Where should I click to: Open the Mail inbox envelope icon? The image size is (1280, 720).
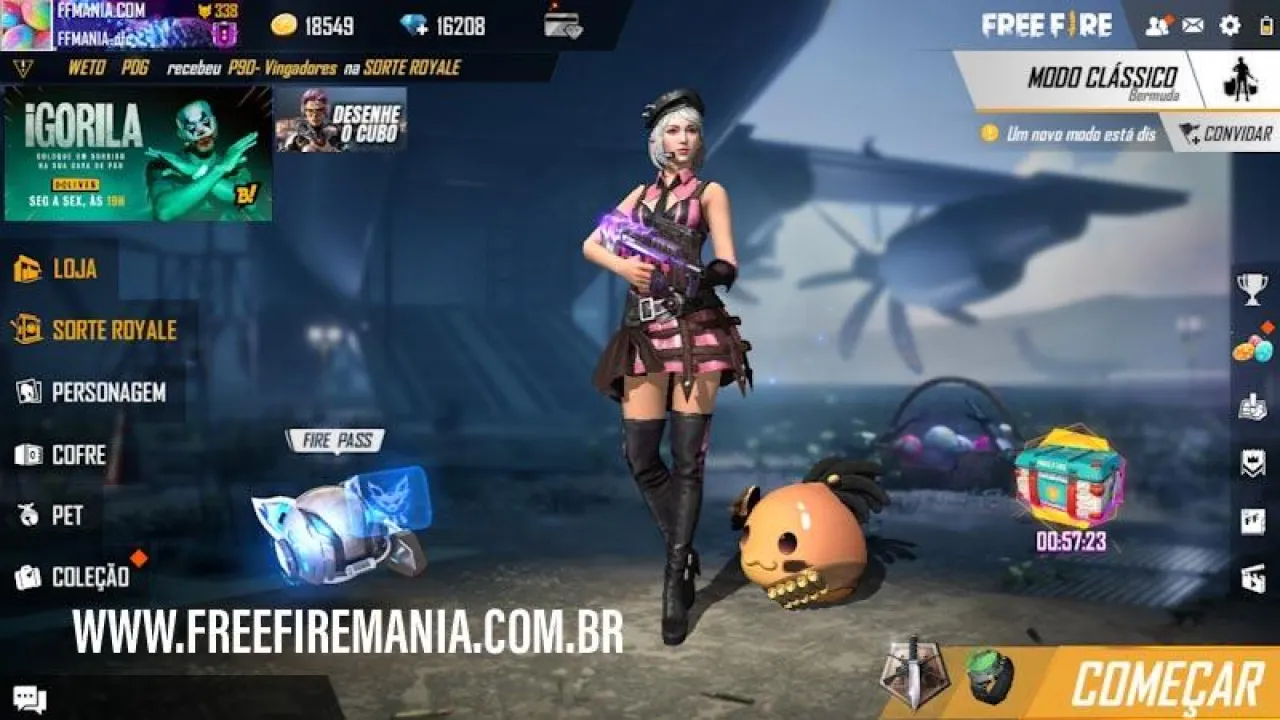[1191, 26]
